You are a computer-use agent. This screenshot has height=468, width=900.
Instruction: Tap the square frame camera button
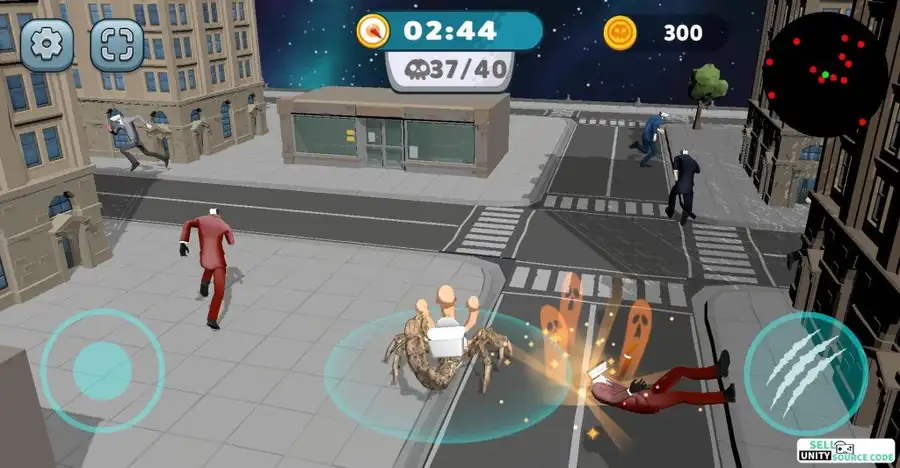[116, 41]
